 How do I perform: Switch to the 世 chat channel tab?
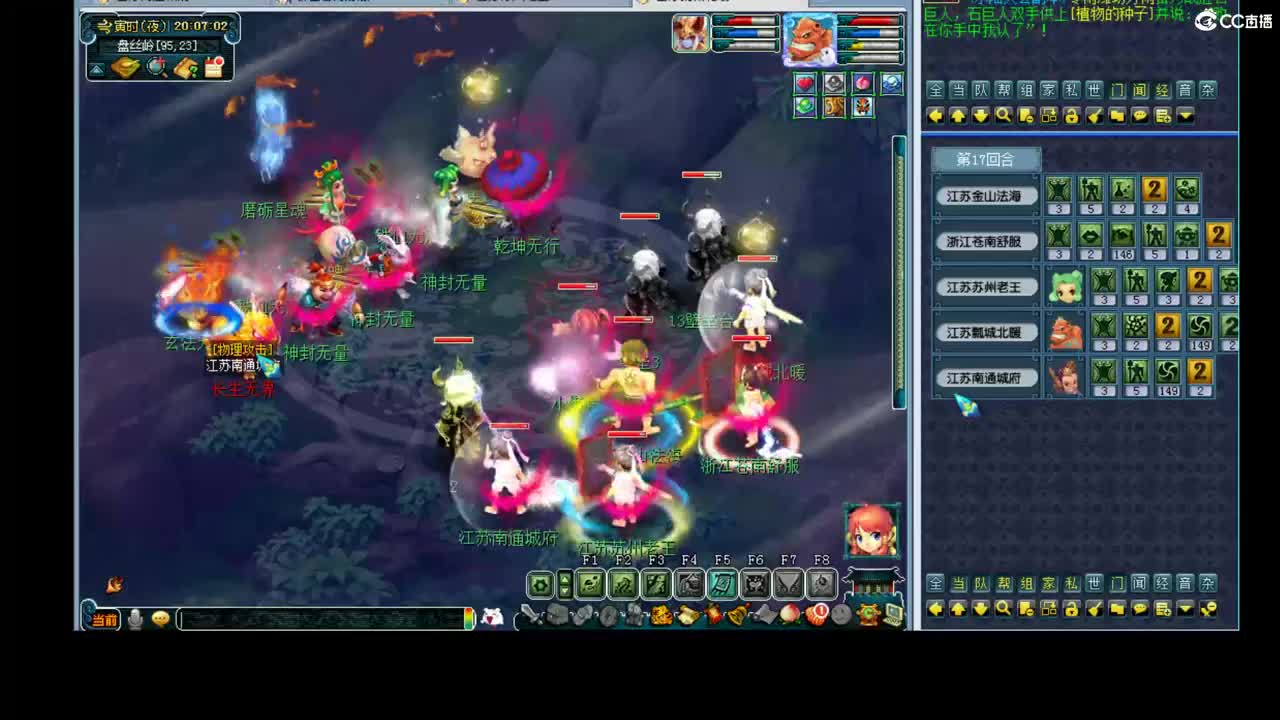[x=1095, y=91]
